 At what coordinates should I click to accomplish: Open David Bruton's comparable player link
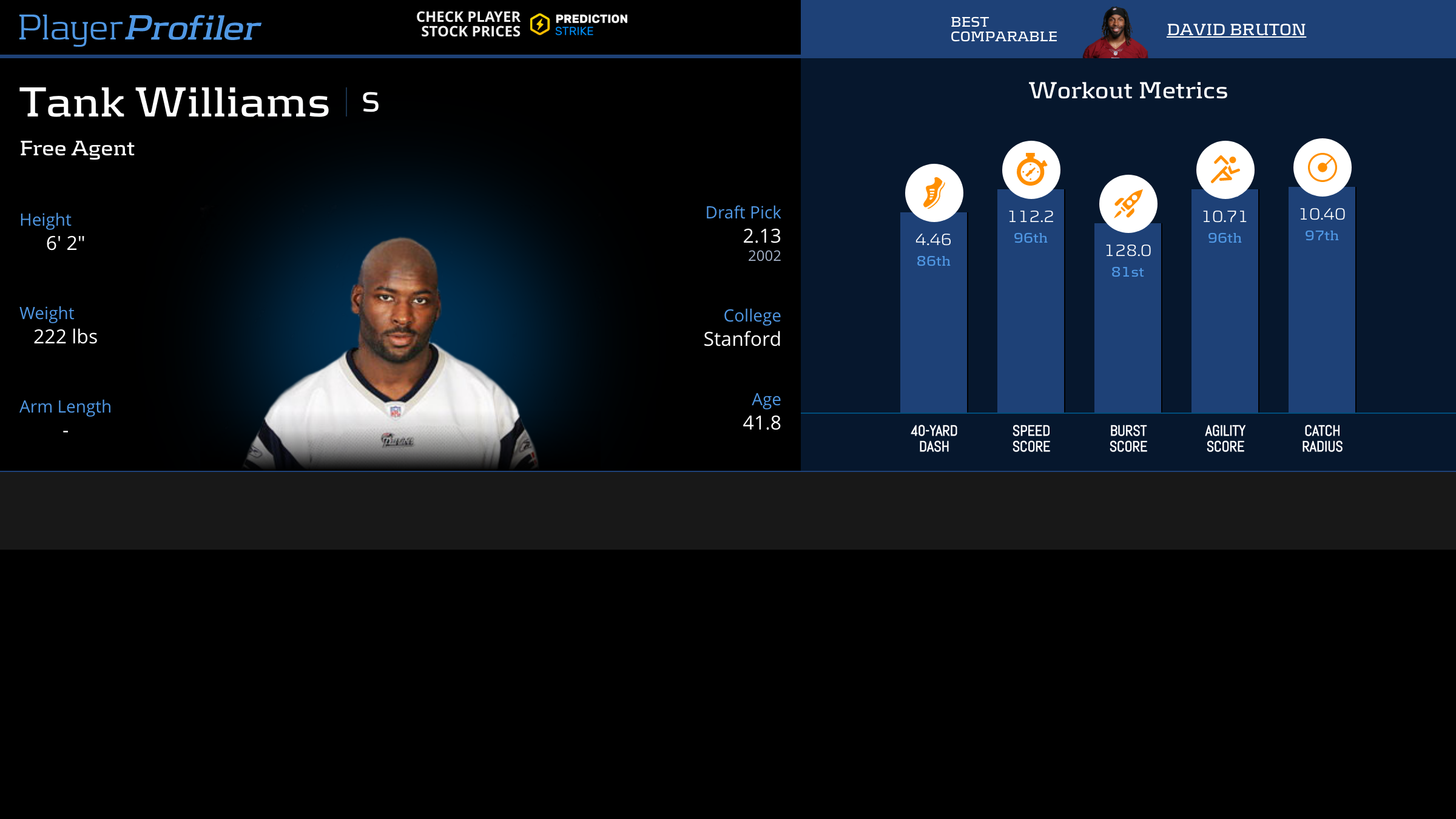[1236, 29]
